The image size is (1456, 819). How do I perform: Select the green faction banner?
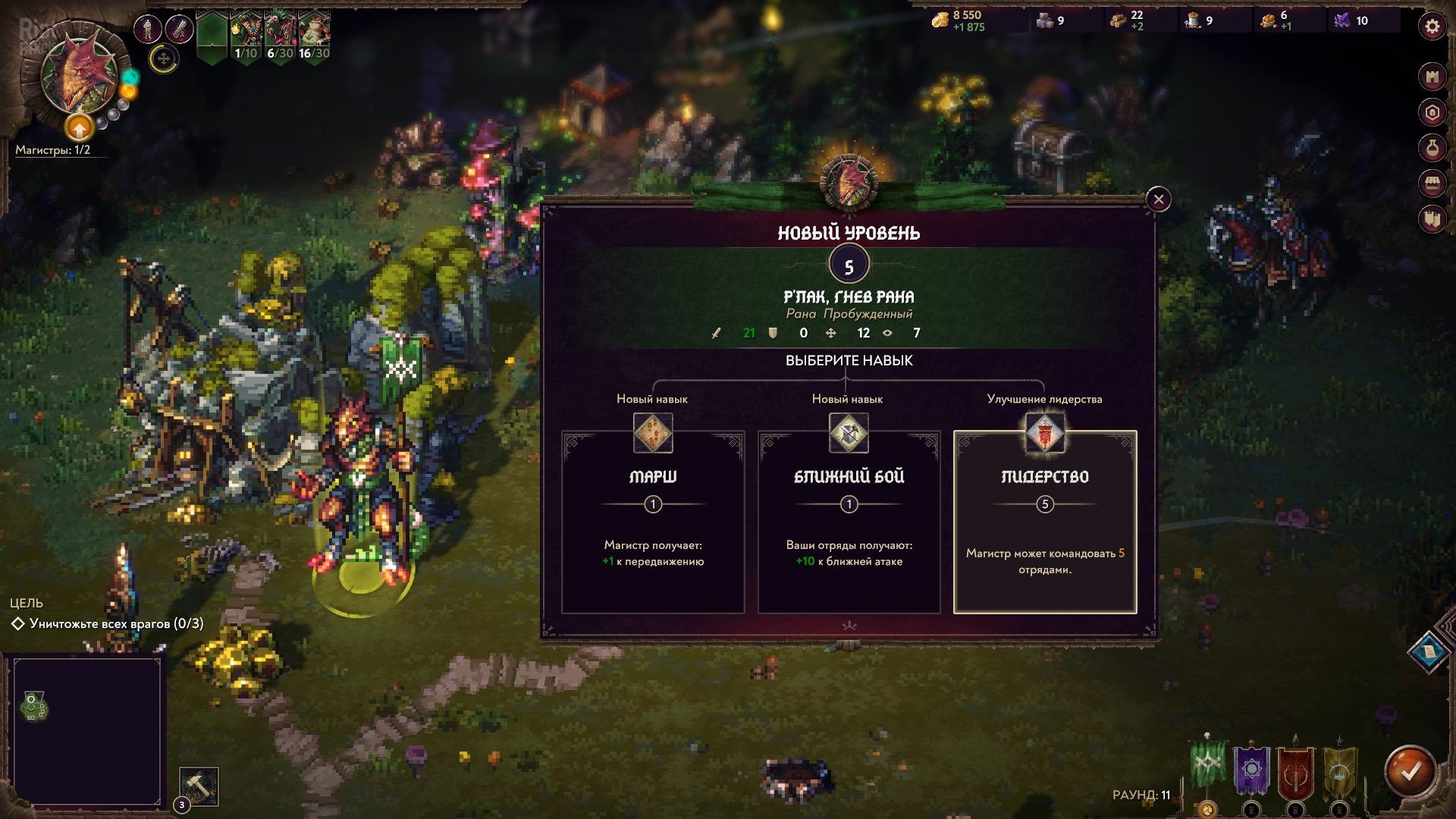pos(1208,766)
